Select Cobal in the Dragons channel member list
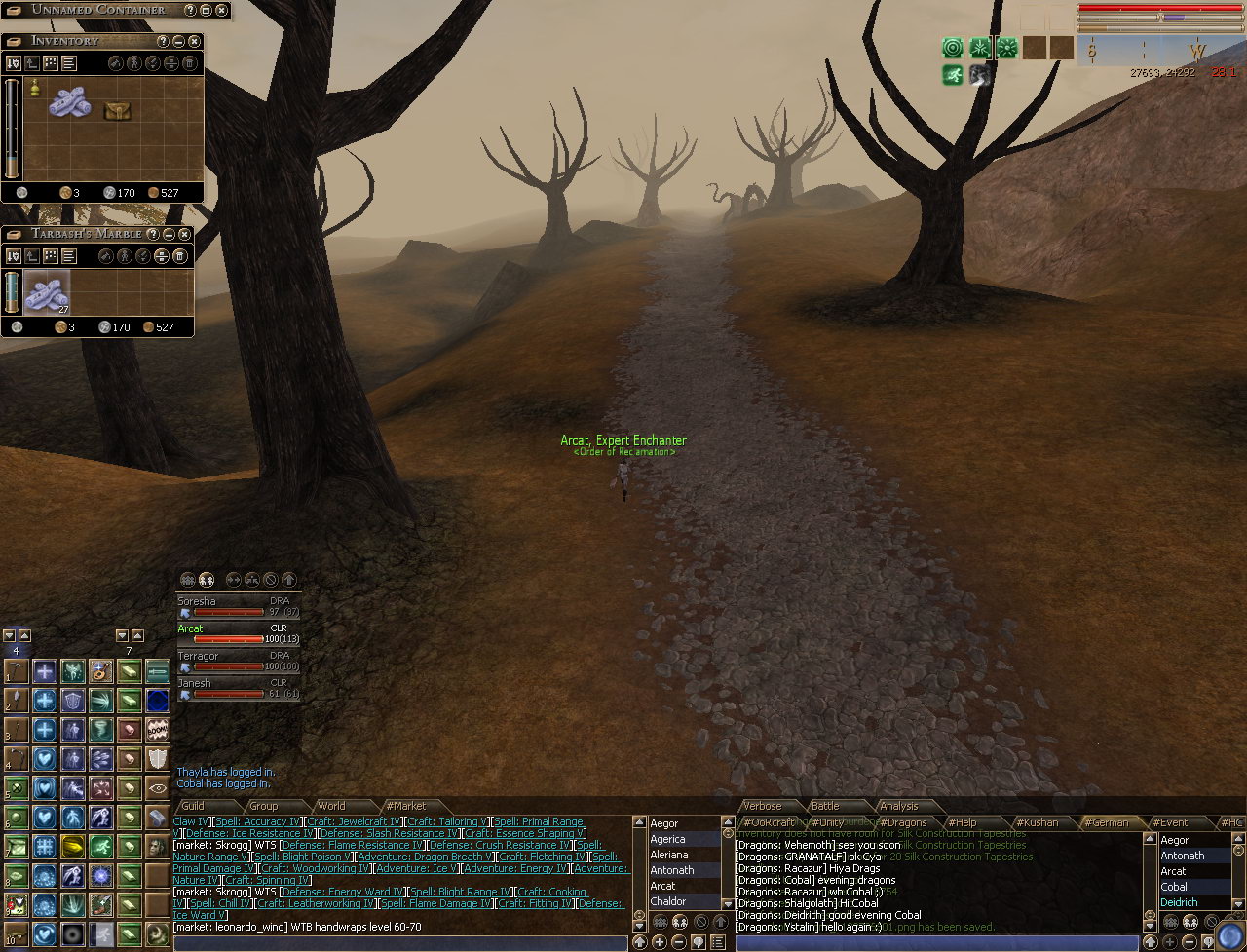Screen dimensions: 1247x952 pyautogui.click(x=1174, y=887)
